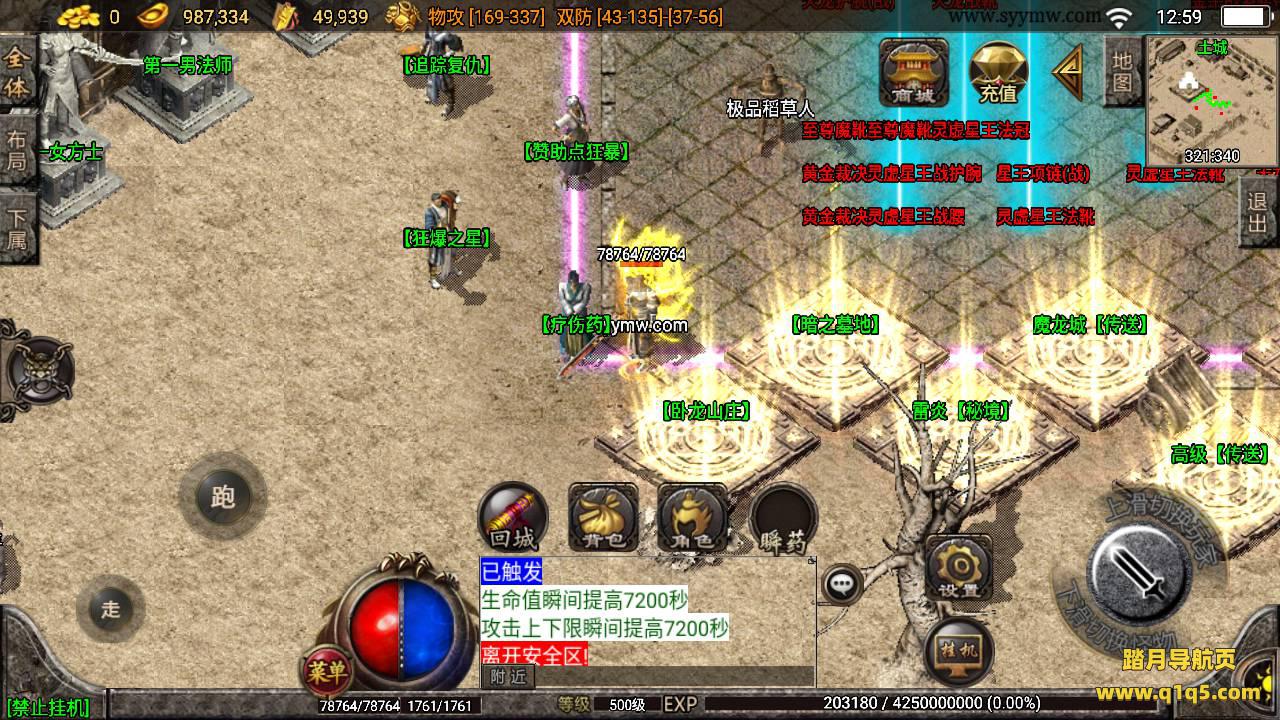Open the 商城 shop
Viewport: 1280px width, 720px height.
[x=914, y=72]
